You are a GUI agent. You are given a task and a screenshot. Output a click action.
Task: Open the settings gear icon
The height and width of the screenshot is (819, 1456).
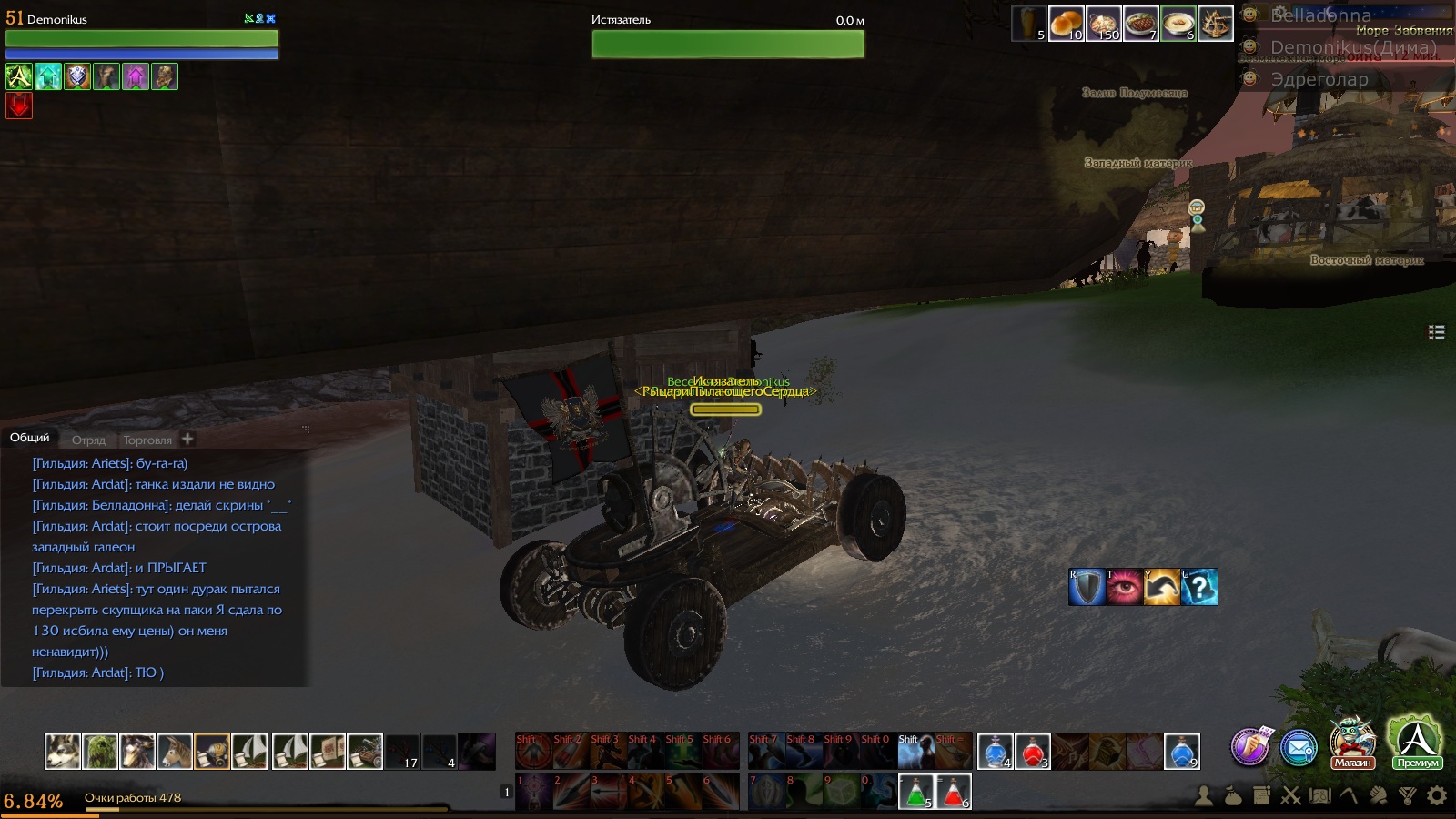click(x=1437, y=796)
